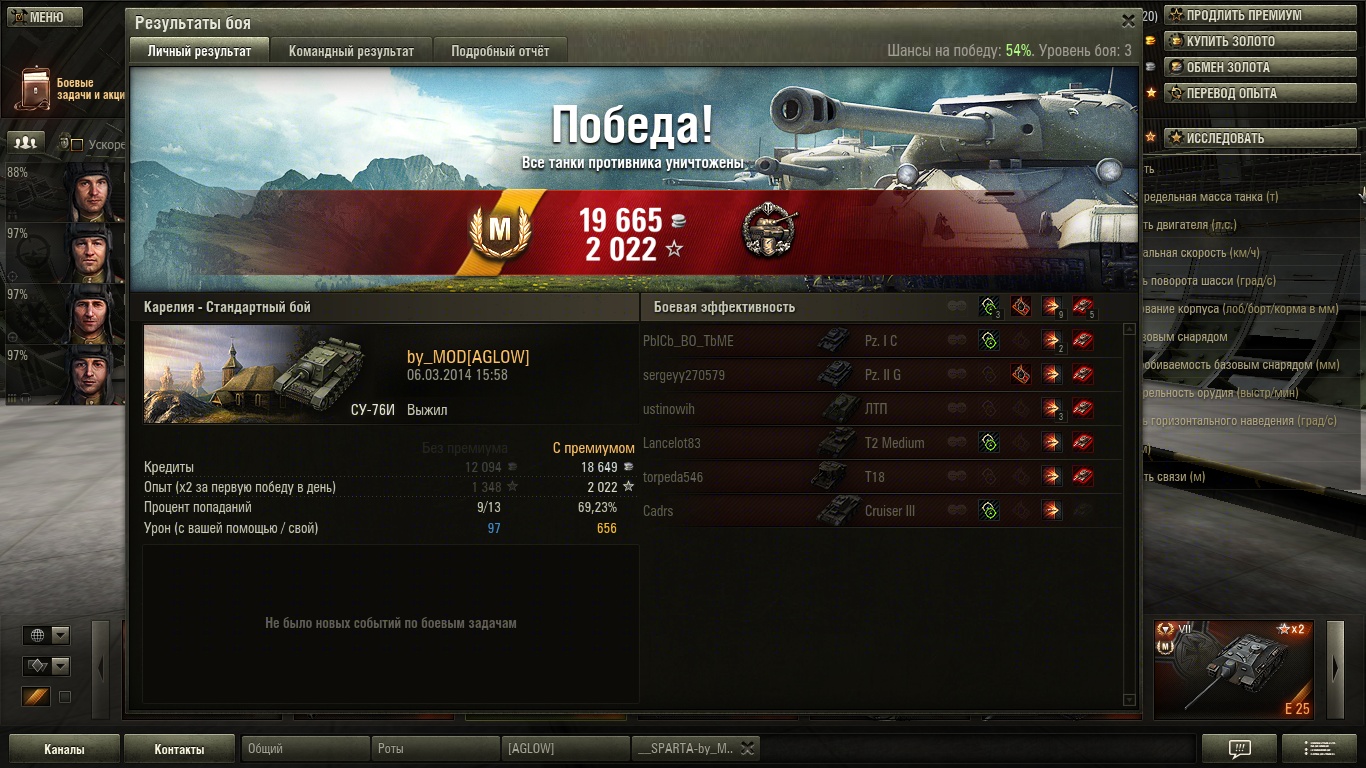Switch to the Общий chat tab

(305, 749)
